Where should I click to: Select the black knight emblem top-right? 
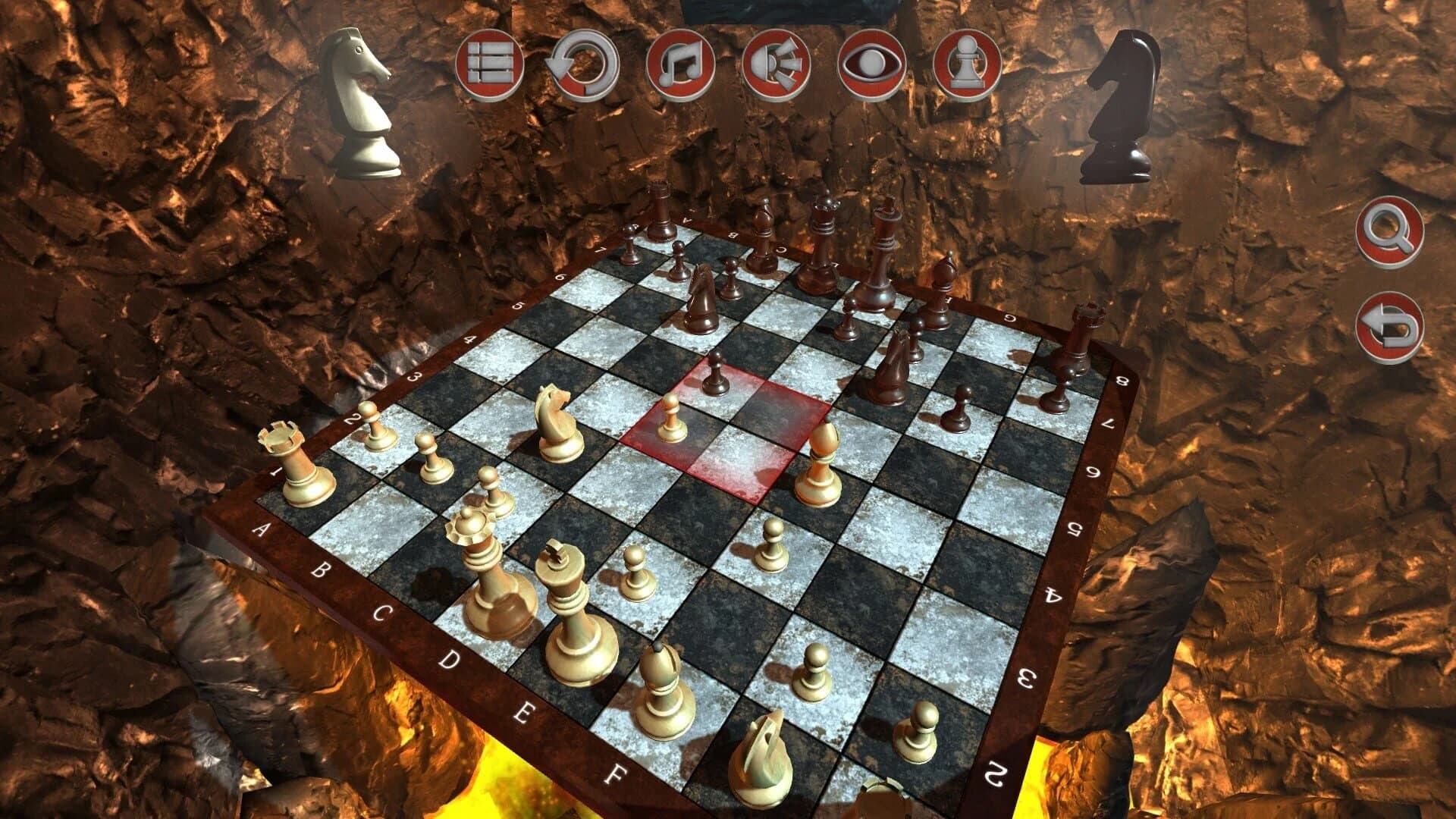click(x=1122, y=106)
